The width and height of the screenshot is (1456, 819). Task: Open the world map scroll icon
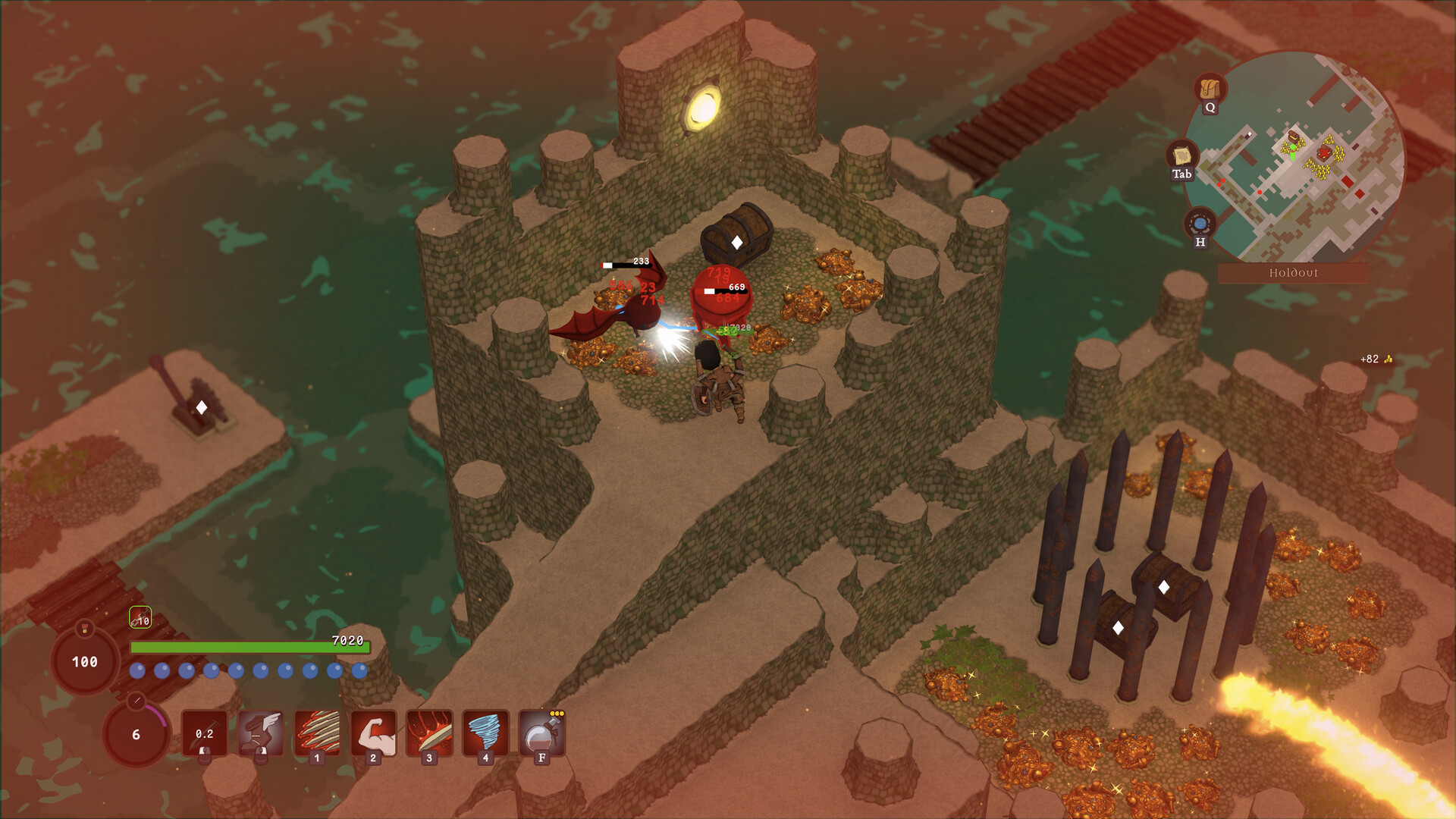1181,156
